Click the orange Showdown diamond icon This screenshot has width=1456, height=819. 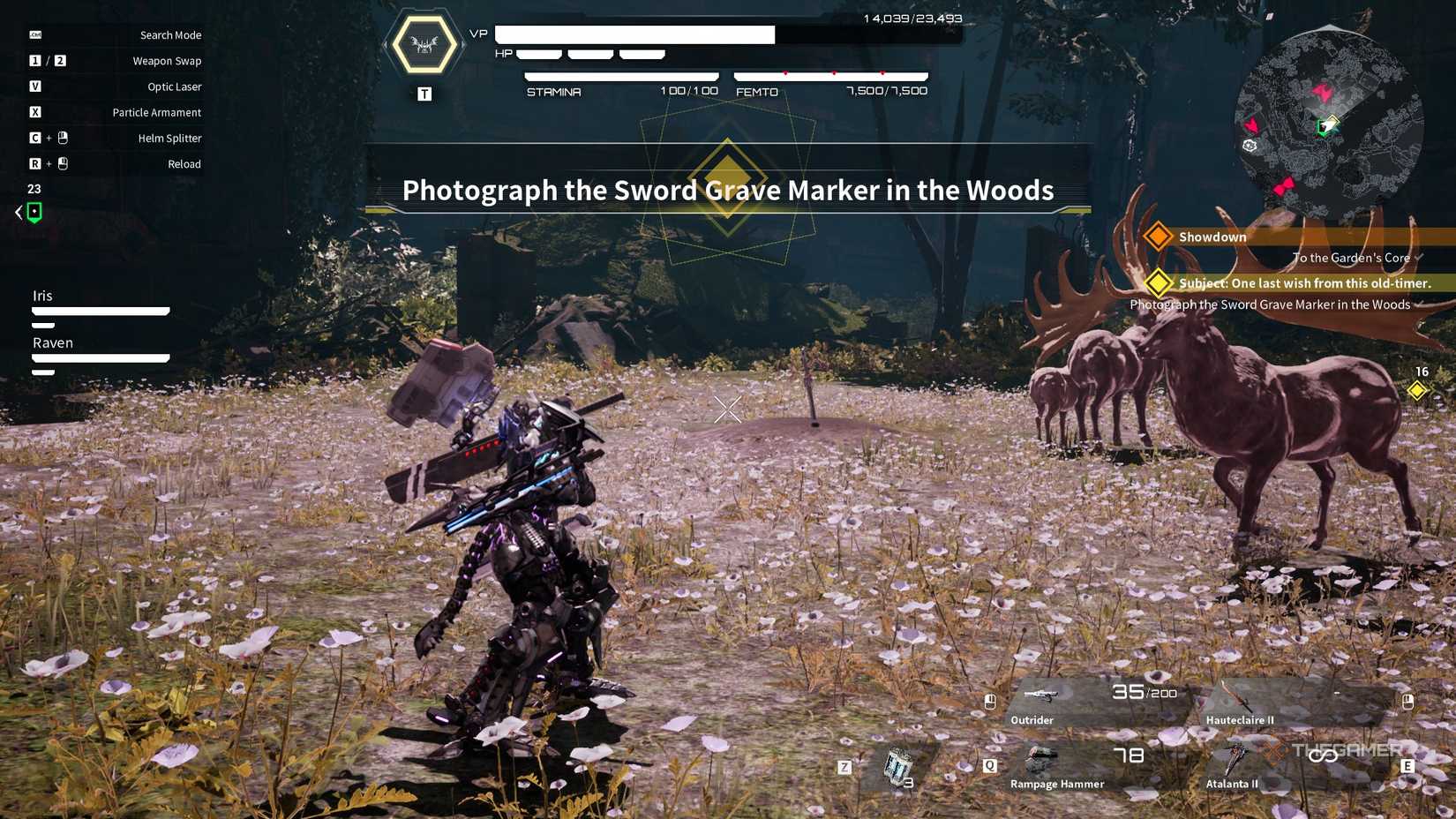pyautogui.click(x=1158, y=237)
